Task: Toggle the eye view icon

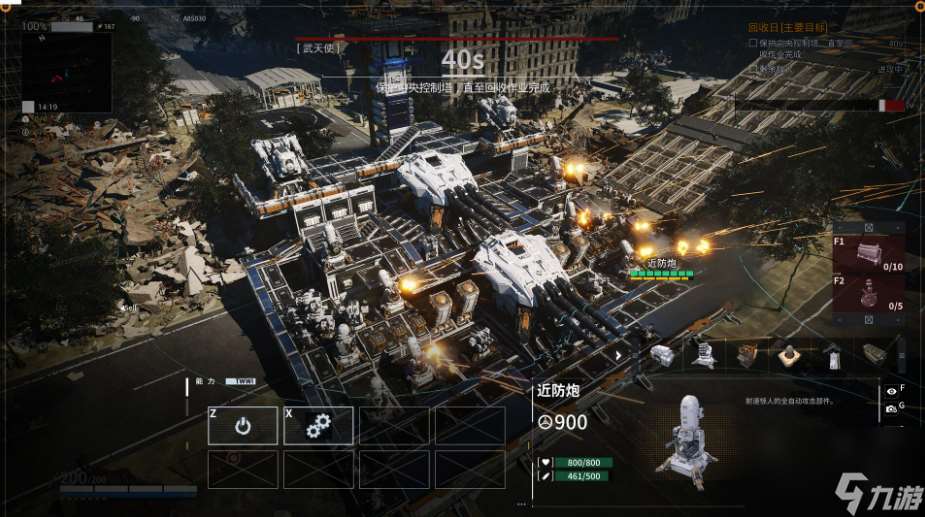Action: (891, 391)
